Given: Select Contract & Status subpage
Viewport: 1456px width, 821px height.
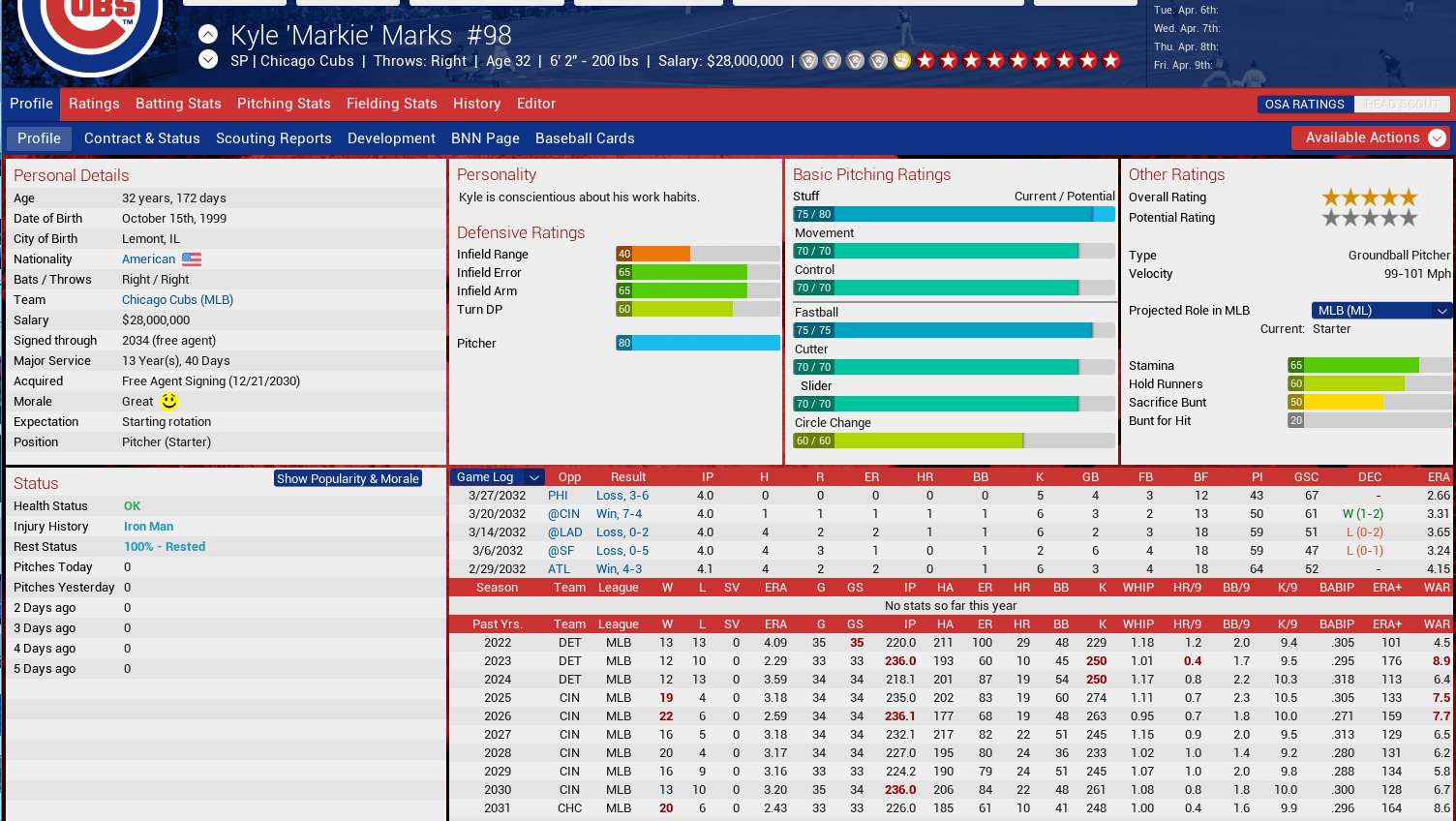Looking at the screenshot, I should point(141,138).
